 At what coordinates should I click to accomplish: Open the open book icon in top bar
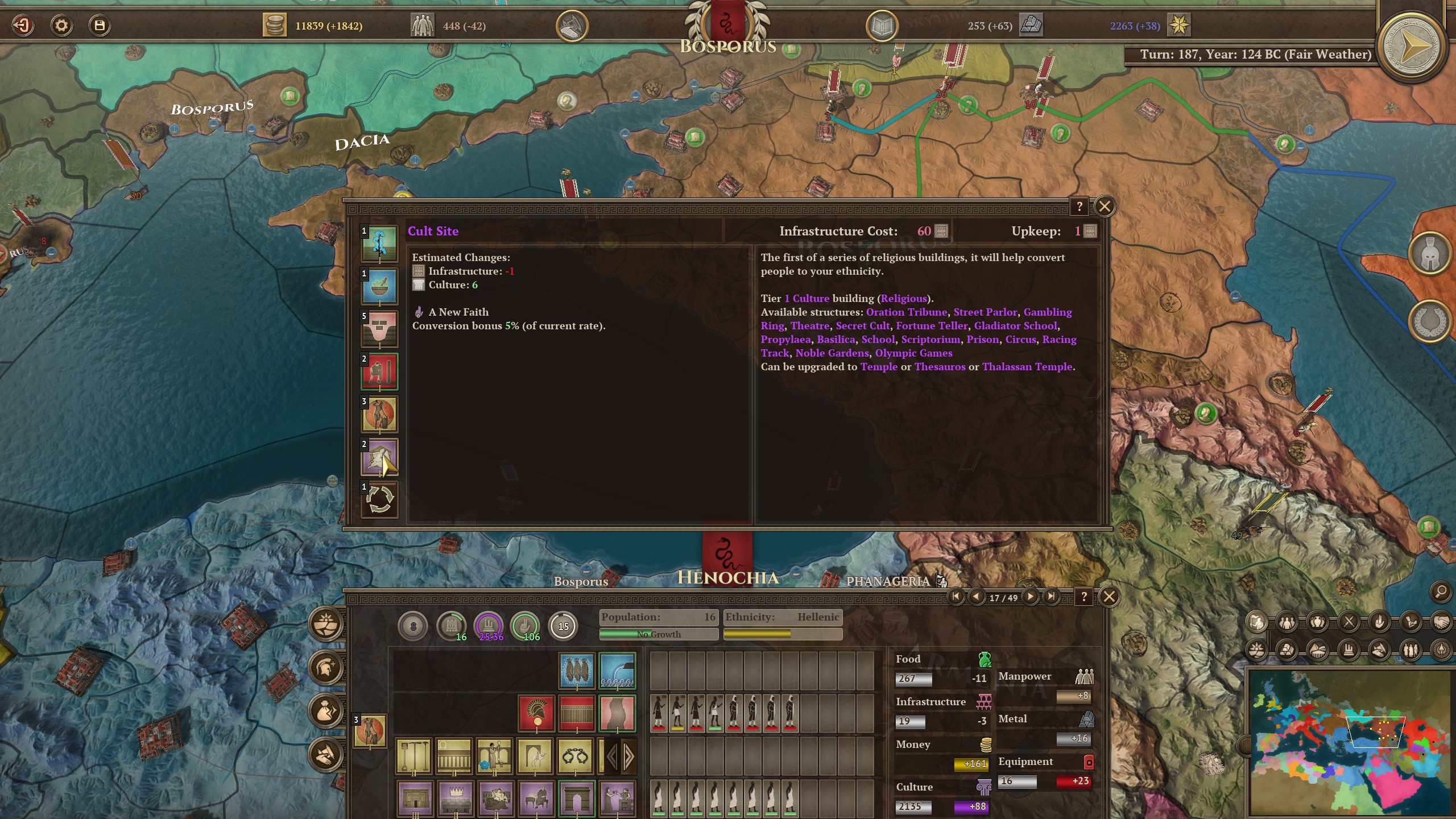click(882, 26)
